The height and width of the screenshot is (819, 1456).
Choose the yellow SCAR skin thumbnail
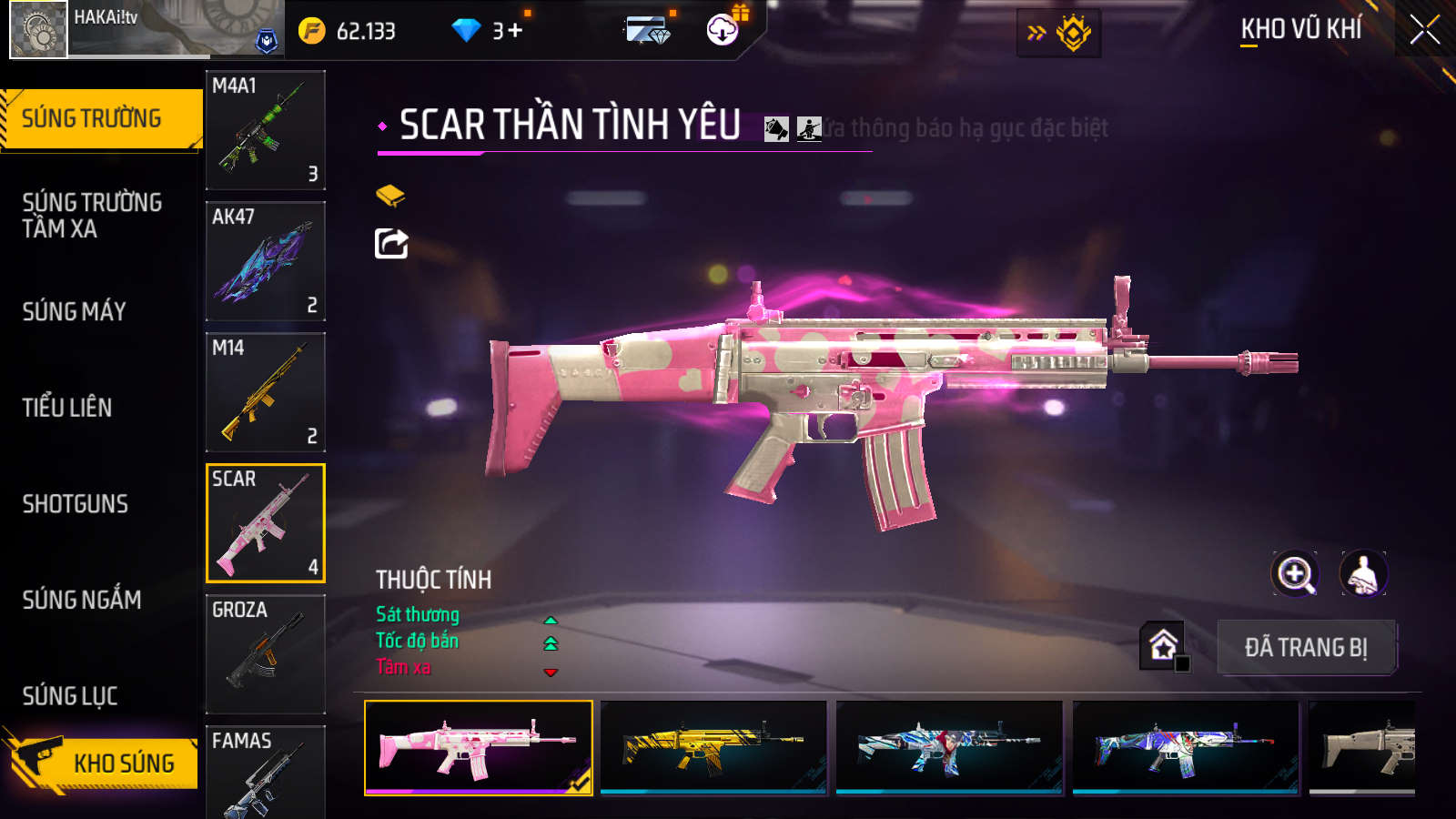(x=713, y=747)
